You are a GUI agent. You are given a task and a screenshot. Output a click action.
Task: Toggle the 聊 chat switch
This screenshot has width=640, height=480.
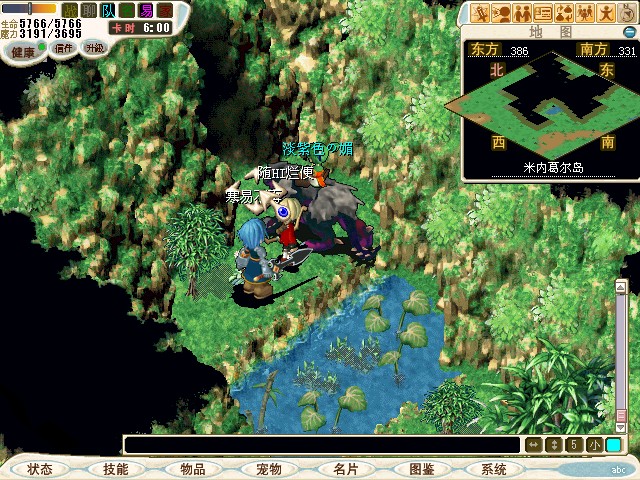pos(88,9)
